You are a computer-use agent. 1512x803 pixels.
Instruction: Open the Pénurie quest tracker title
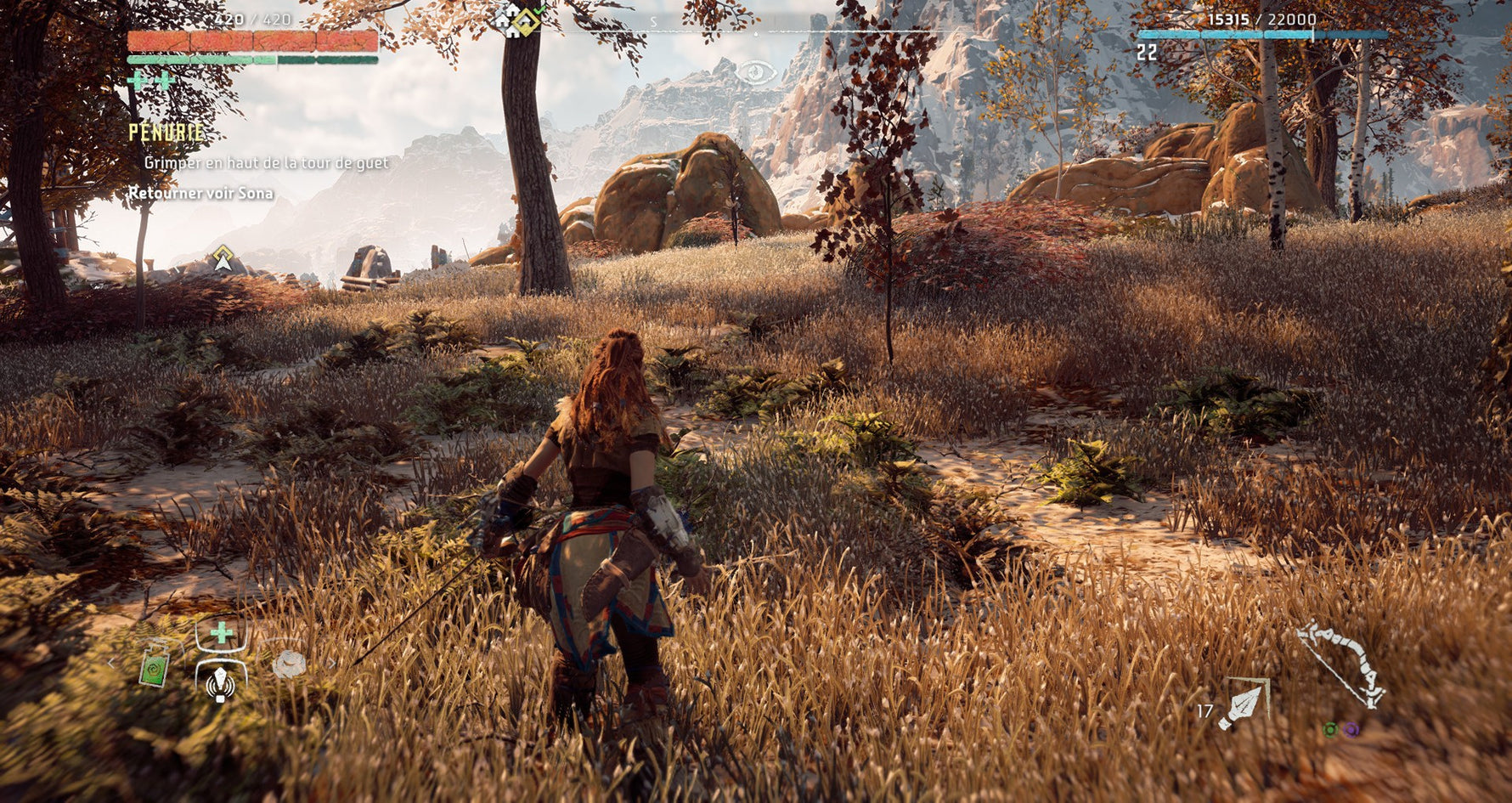click(x=166, y=132)
